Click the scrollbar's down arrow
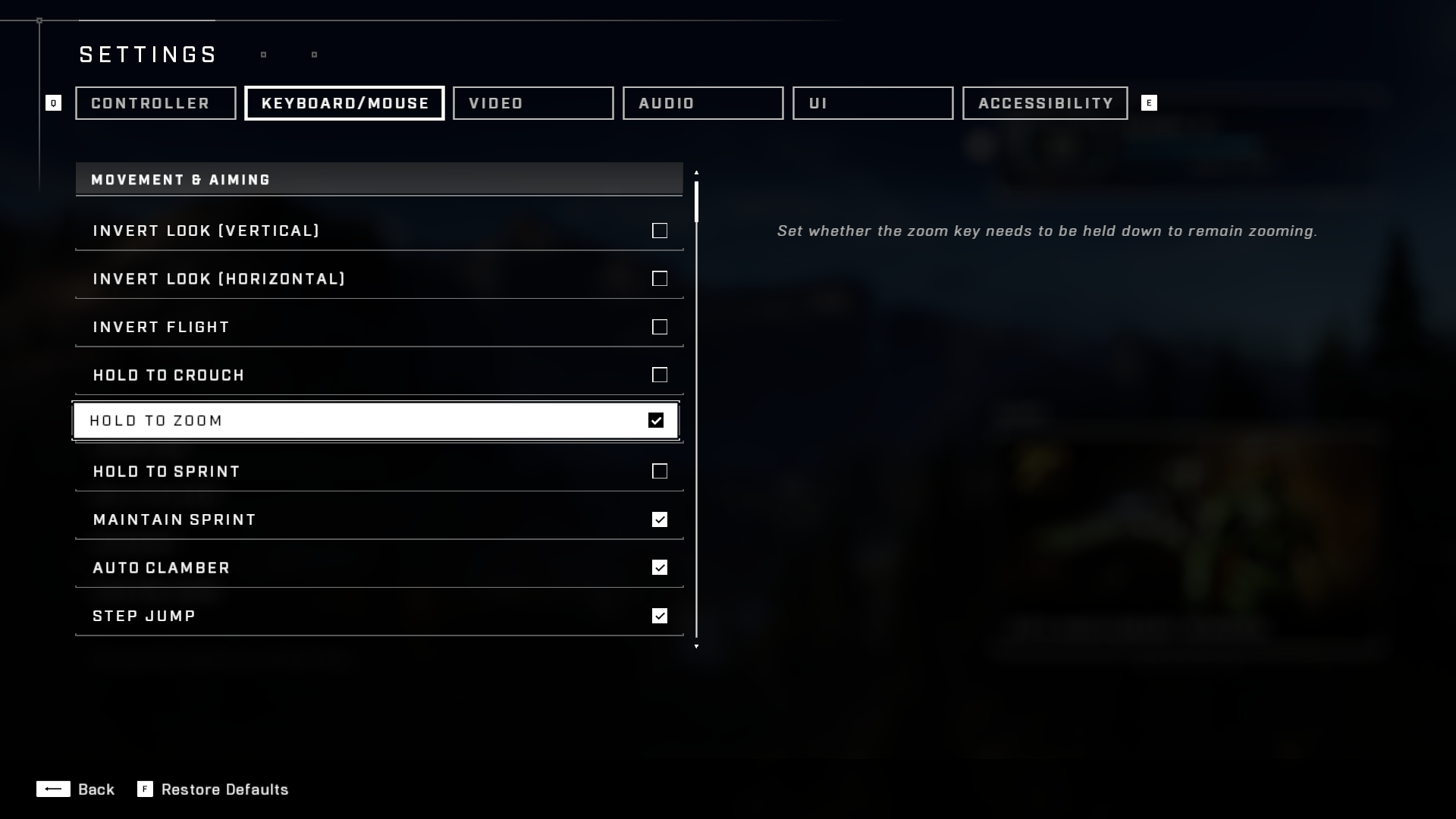1456x819 pixels. [x=697, y=648]
